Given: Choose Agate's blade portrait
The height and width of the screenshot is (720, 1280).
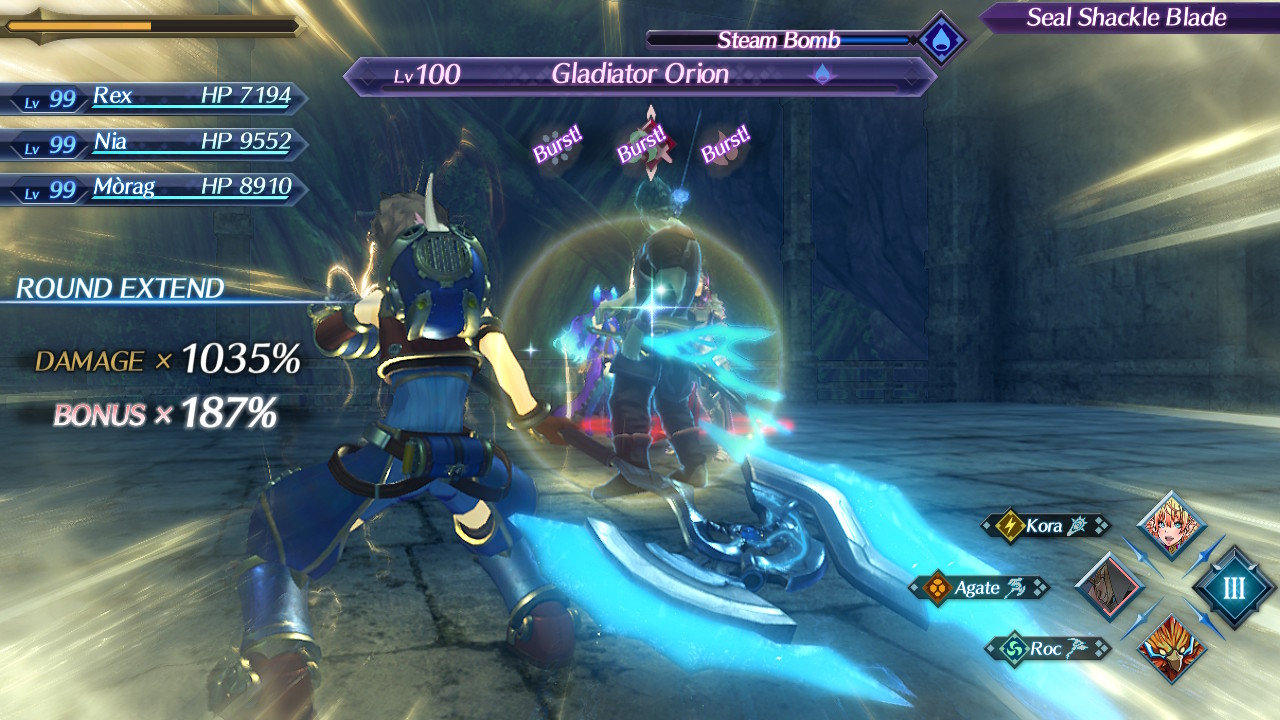Looking at the screenshot, I should coord(1109,586).
